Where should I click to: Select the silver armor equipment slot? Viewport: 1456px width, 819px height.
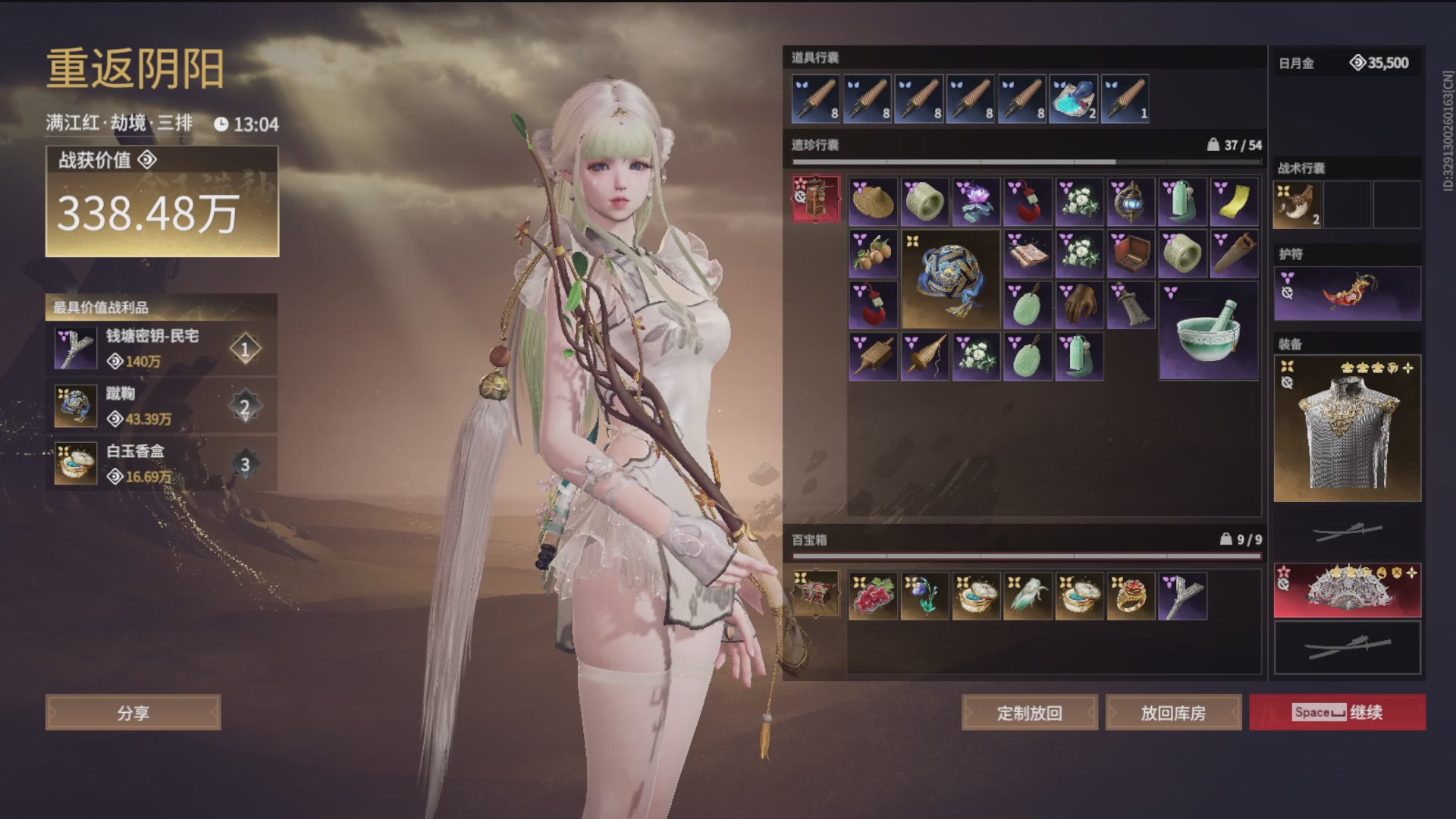pyautogui.click(x=1347, y=428)
